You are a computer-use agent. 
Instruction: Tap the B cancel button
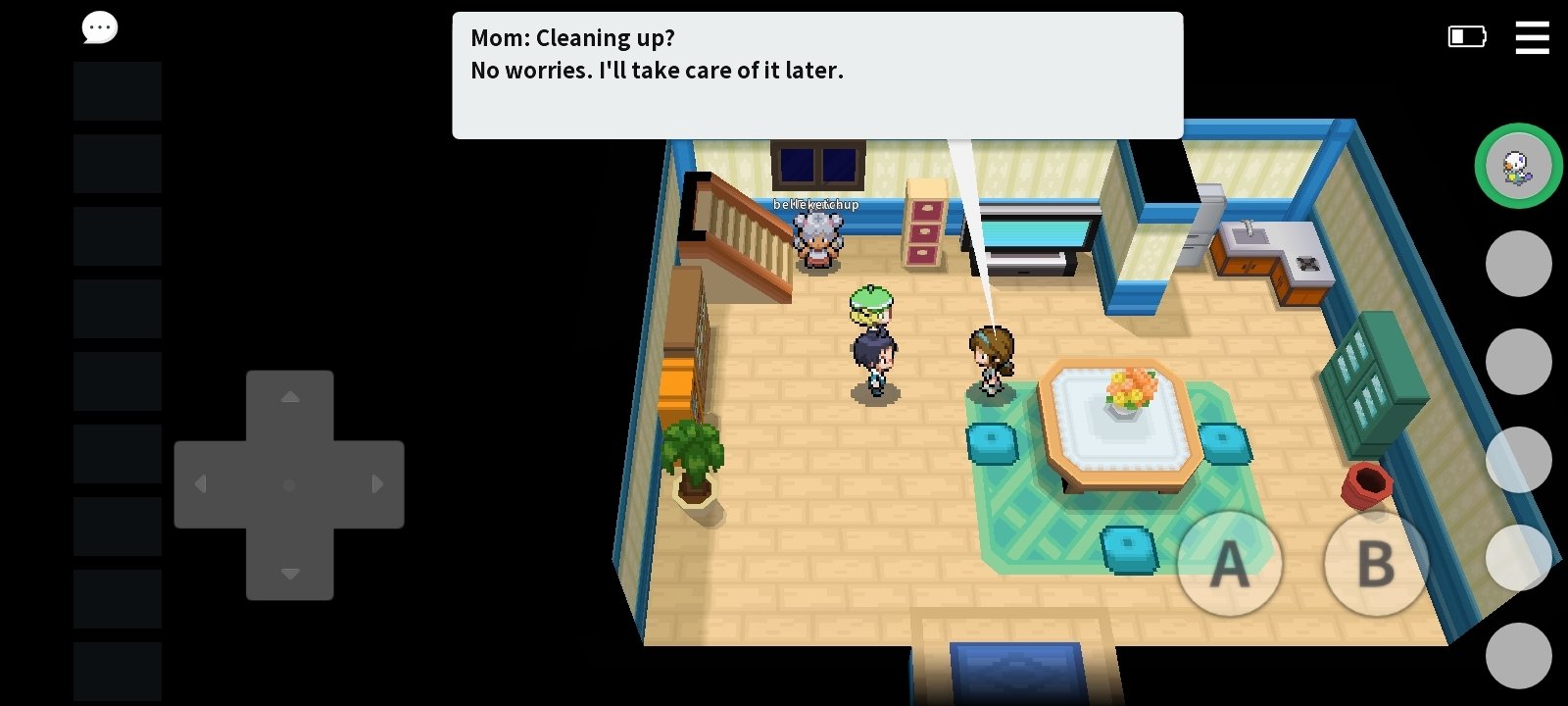tap(1376, 564)
